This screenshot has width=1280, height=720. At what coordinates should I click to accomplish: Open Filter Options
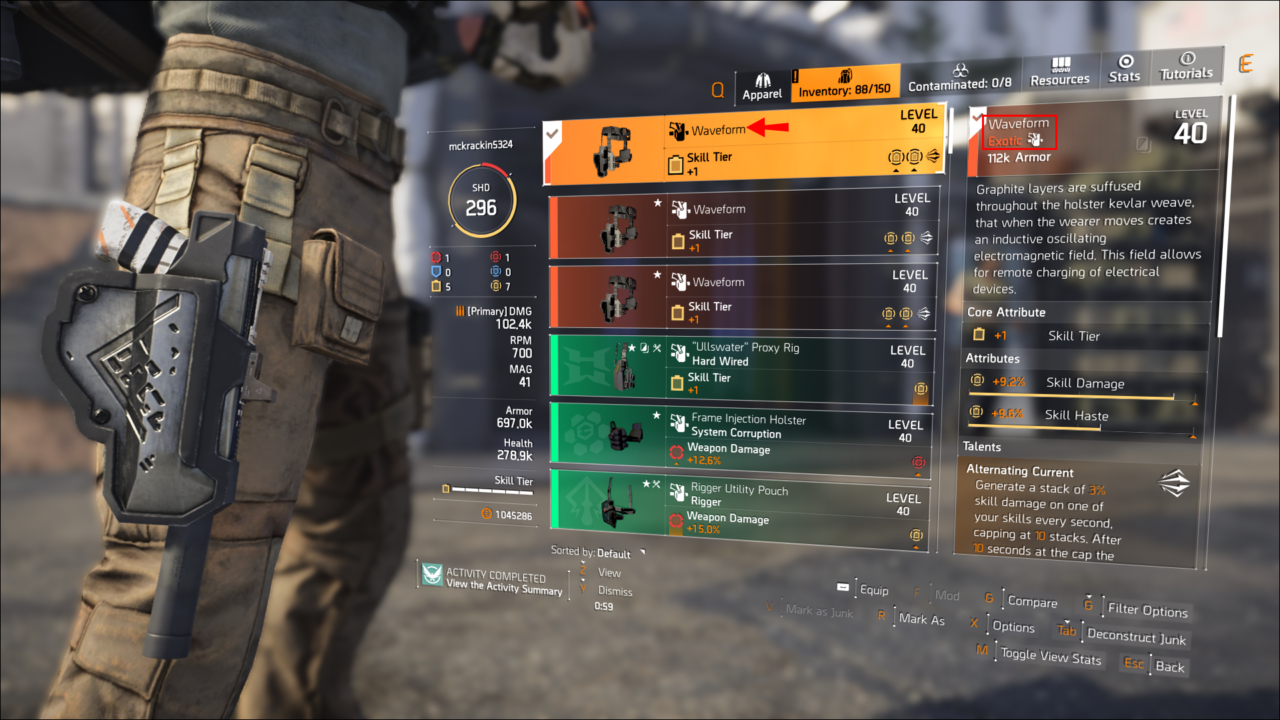tap(1148, 610)
